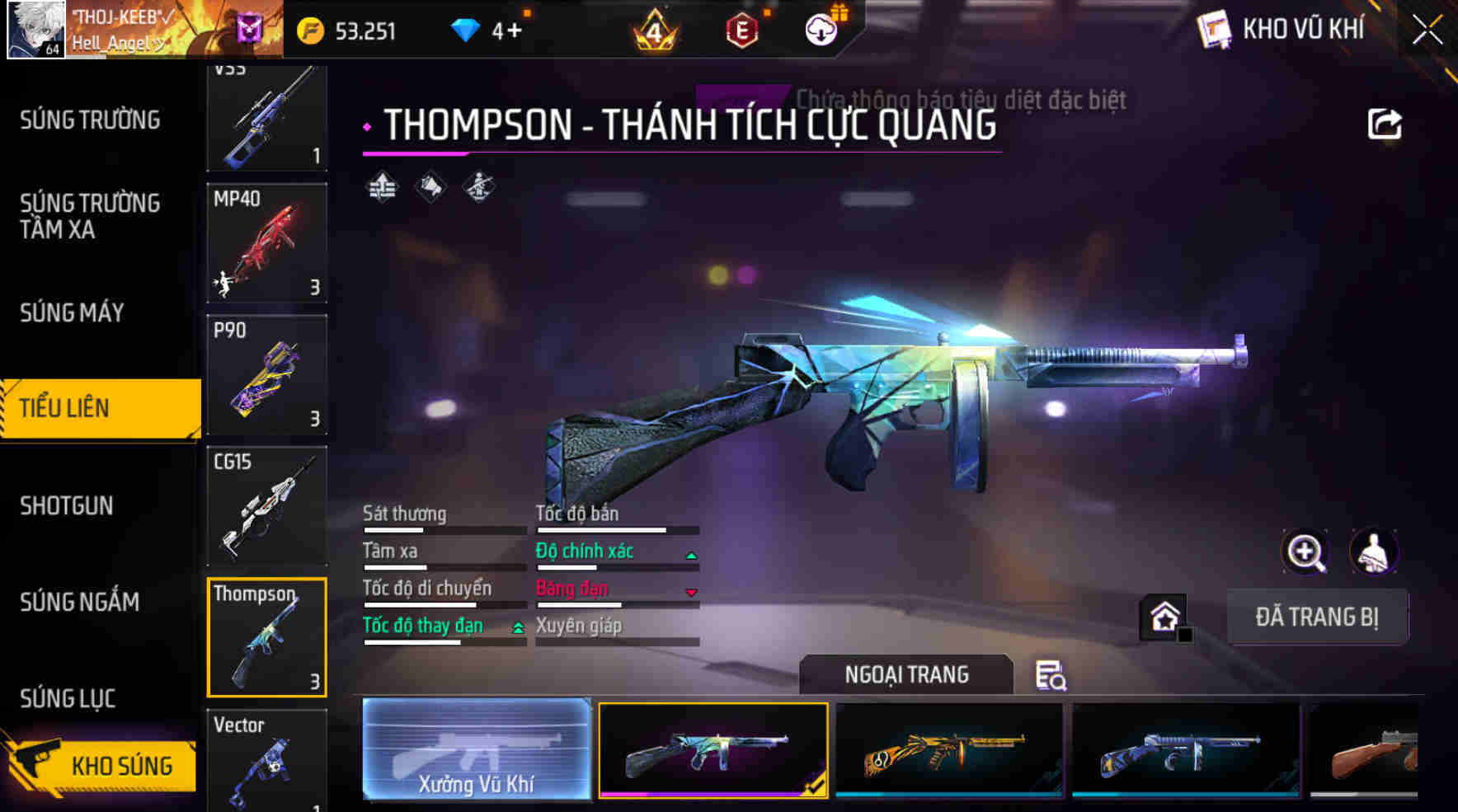Image resolution: width=1458 pixels, height=812 pixels.
Task: Select the megaphone attribute icon under the title
Action: pos(430,188)
